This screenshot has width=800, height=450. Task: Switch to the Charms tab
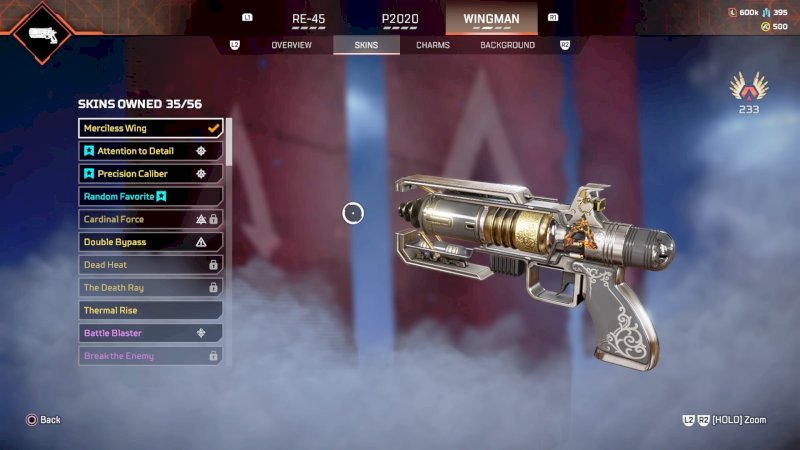pyautogui.click(x=433, y=45)
